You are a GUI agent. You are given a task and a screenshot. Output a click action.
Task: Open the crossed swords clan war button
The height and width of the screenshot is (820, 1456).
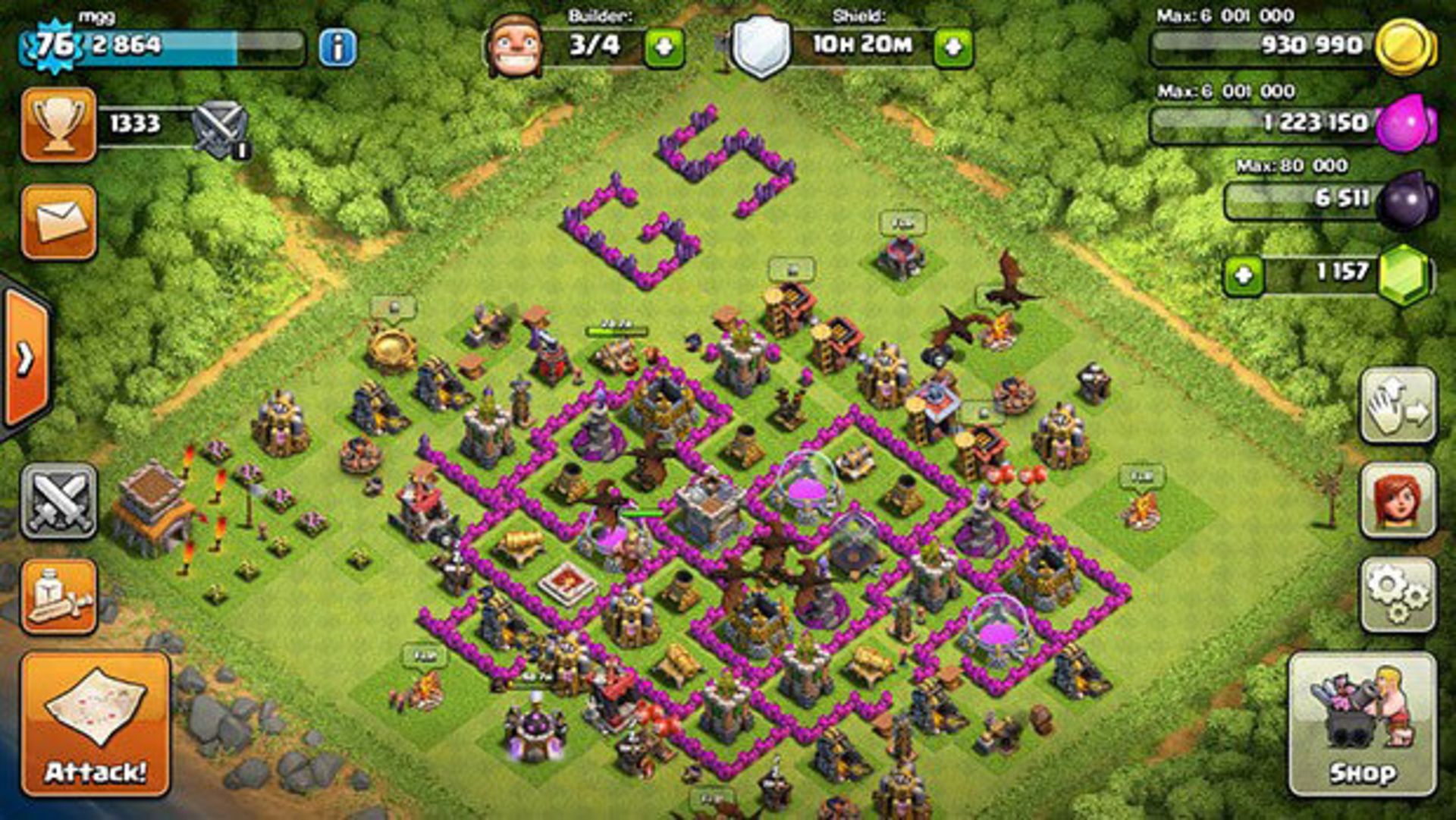pyautogui.click(x=59, y=501)
